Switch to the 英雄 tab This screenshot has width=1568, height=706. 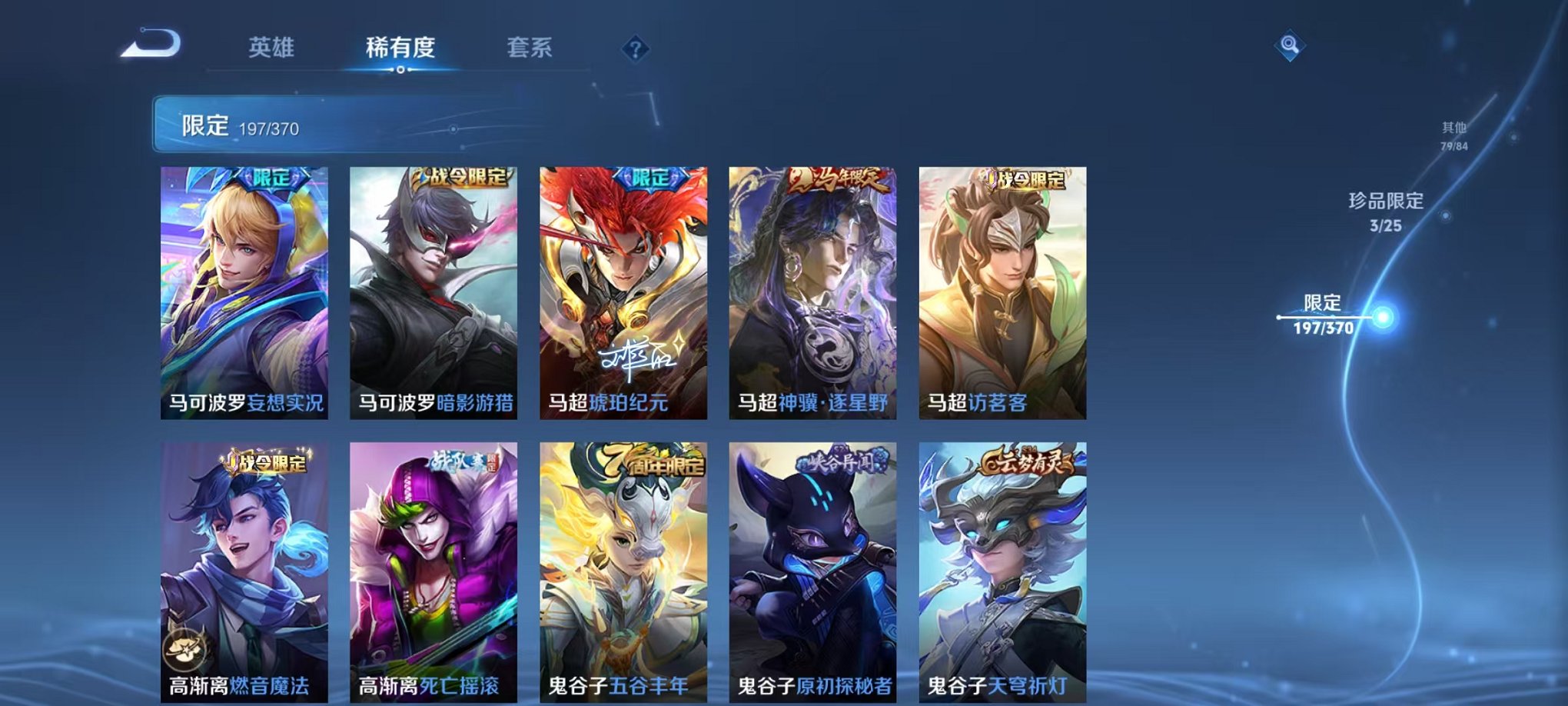(x=269, y=48)
